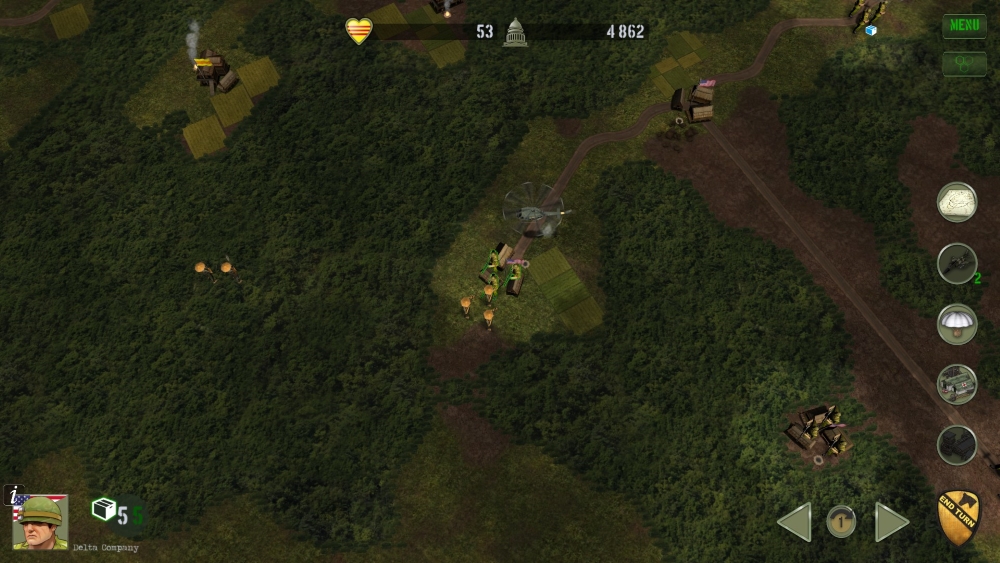Select the Delta Company soldier portrait
Screen dimensions: 1000x563
[41, 521]
